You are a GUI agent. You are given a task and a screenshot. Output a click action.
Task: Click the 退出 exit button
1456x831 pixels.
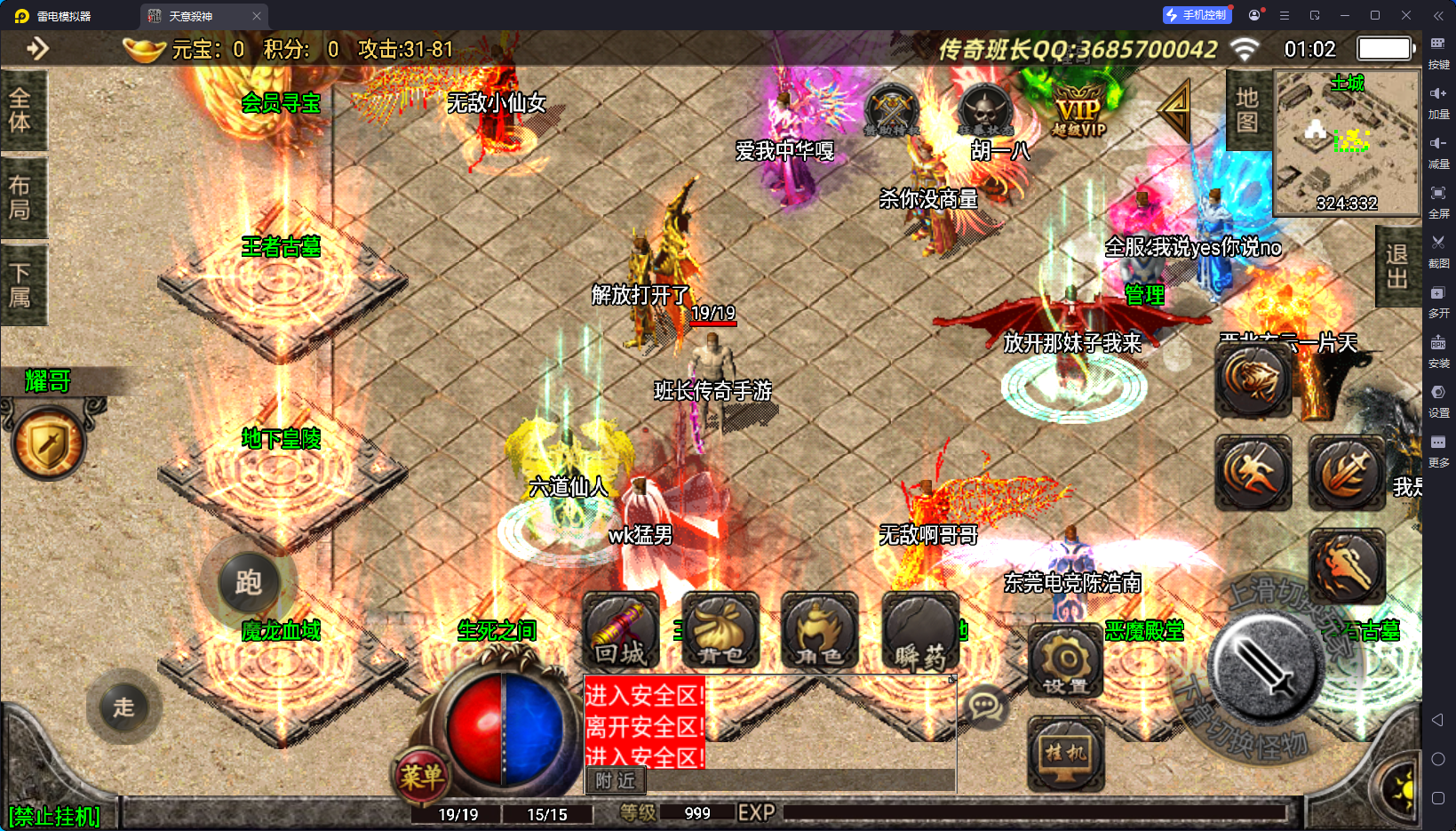pos(1396,267)
